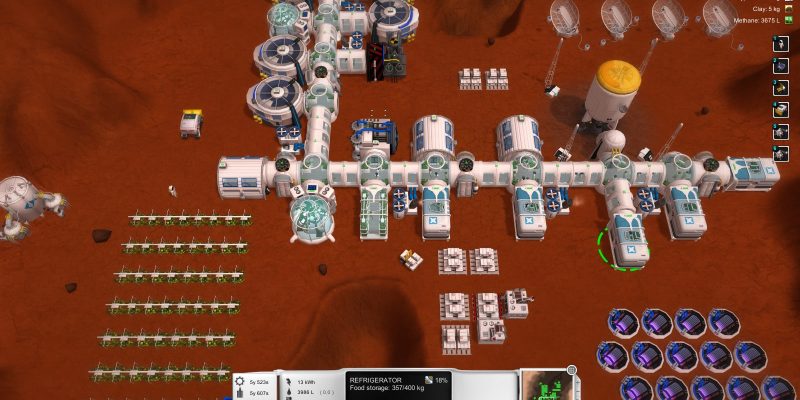The image size is (800, 400).
Task: Select the astronaut shortcut icon numbered 1
Action: coord(781,44)
